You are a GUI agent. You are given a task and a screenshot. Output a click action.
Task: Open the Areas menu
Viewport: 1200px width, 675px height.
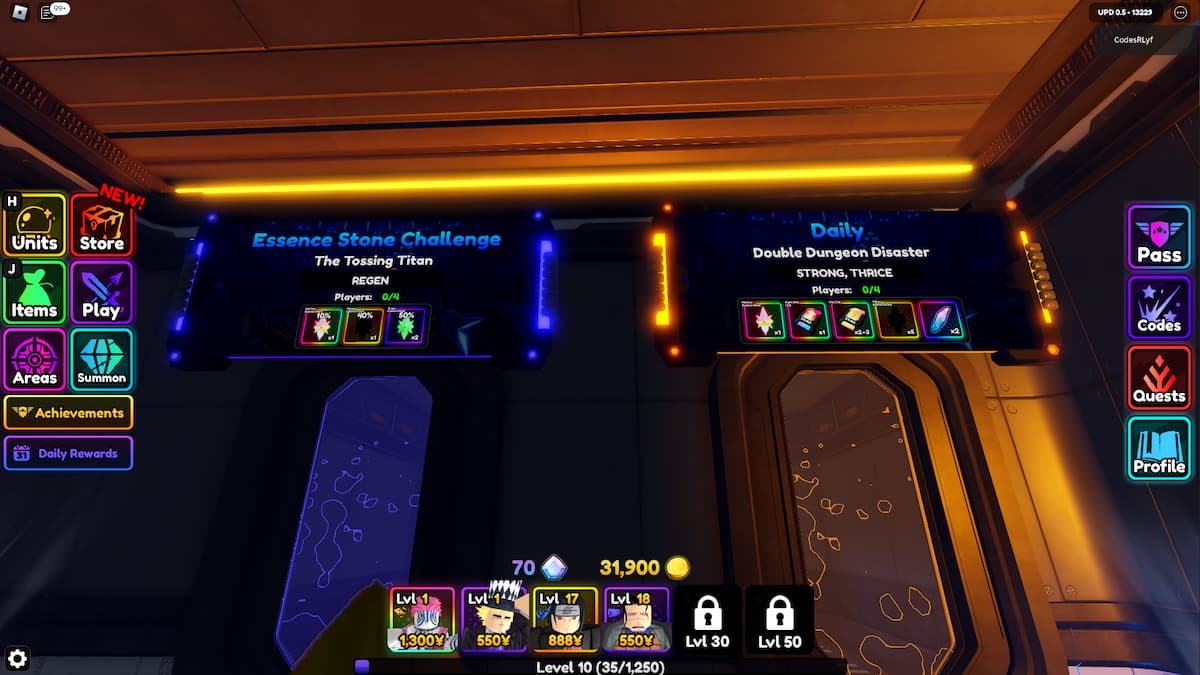pos(36,360)
